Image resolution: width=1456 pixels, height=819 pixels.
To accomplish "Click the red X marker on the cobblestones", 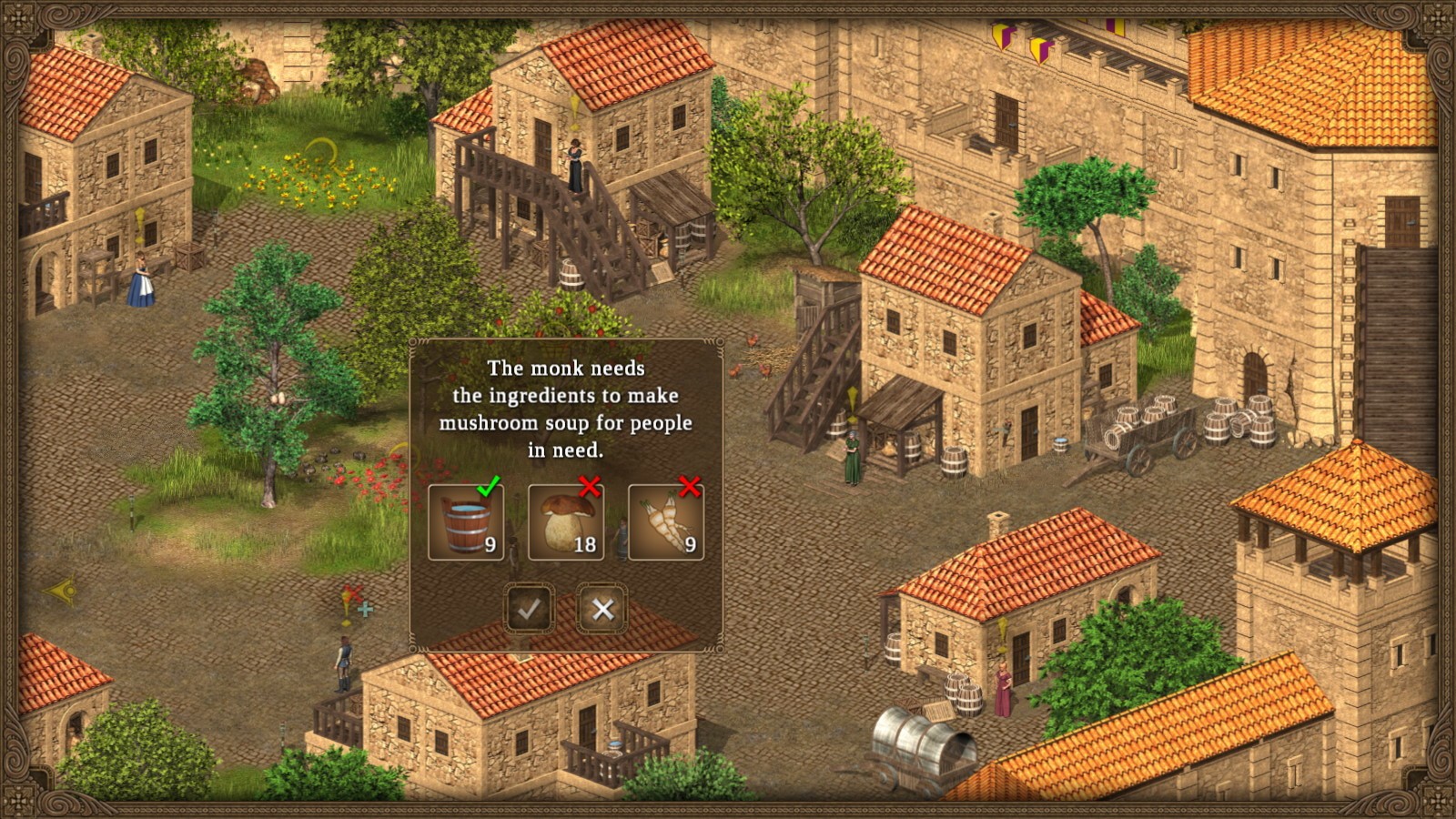I will coord(353,591).
